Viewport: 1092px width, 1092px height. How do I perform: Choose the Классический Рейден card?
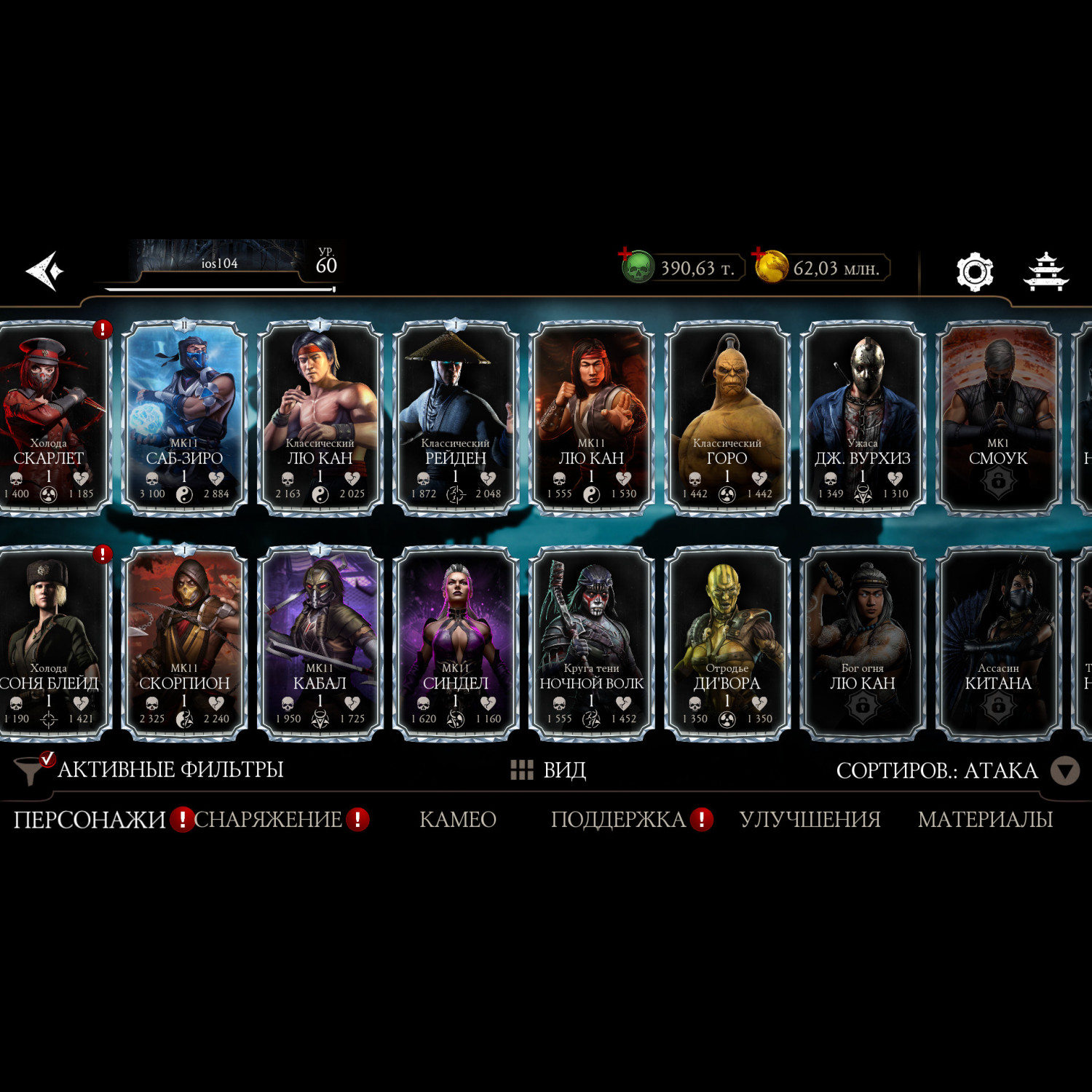[x=456, y=419]
